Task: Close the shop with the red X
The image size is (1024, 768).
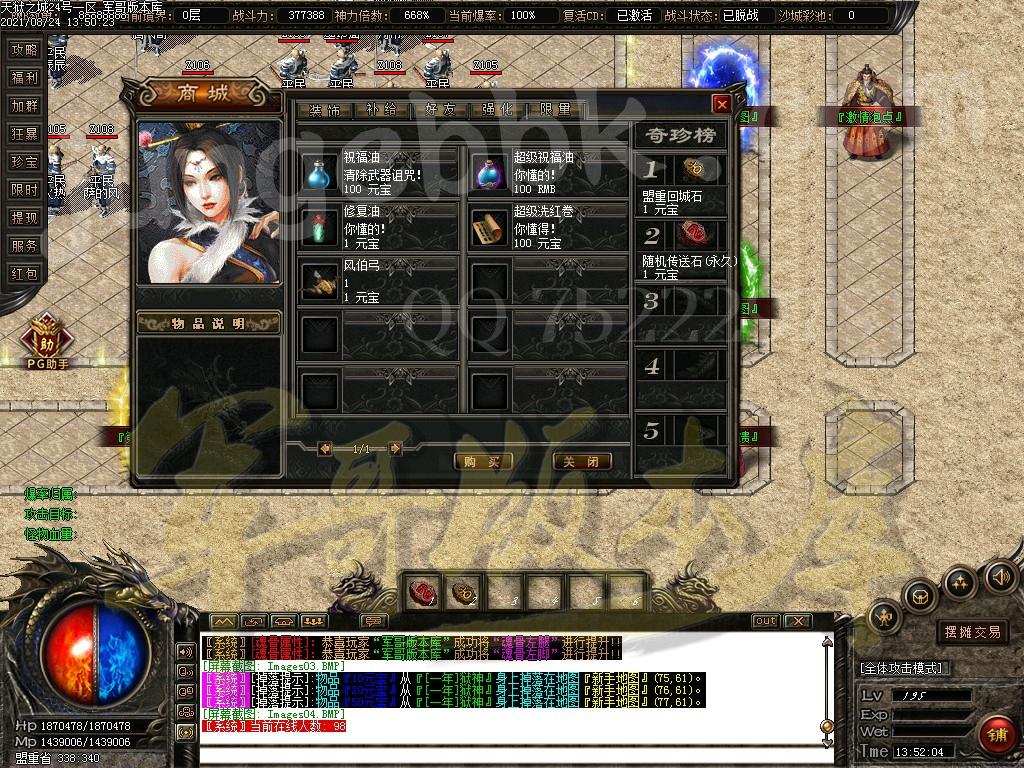Action: 722,104
